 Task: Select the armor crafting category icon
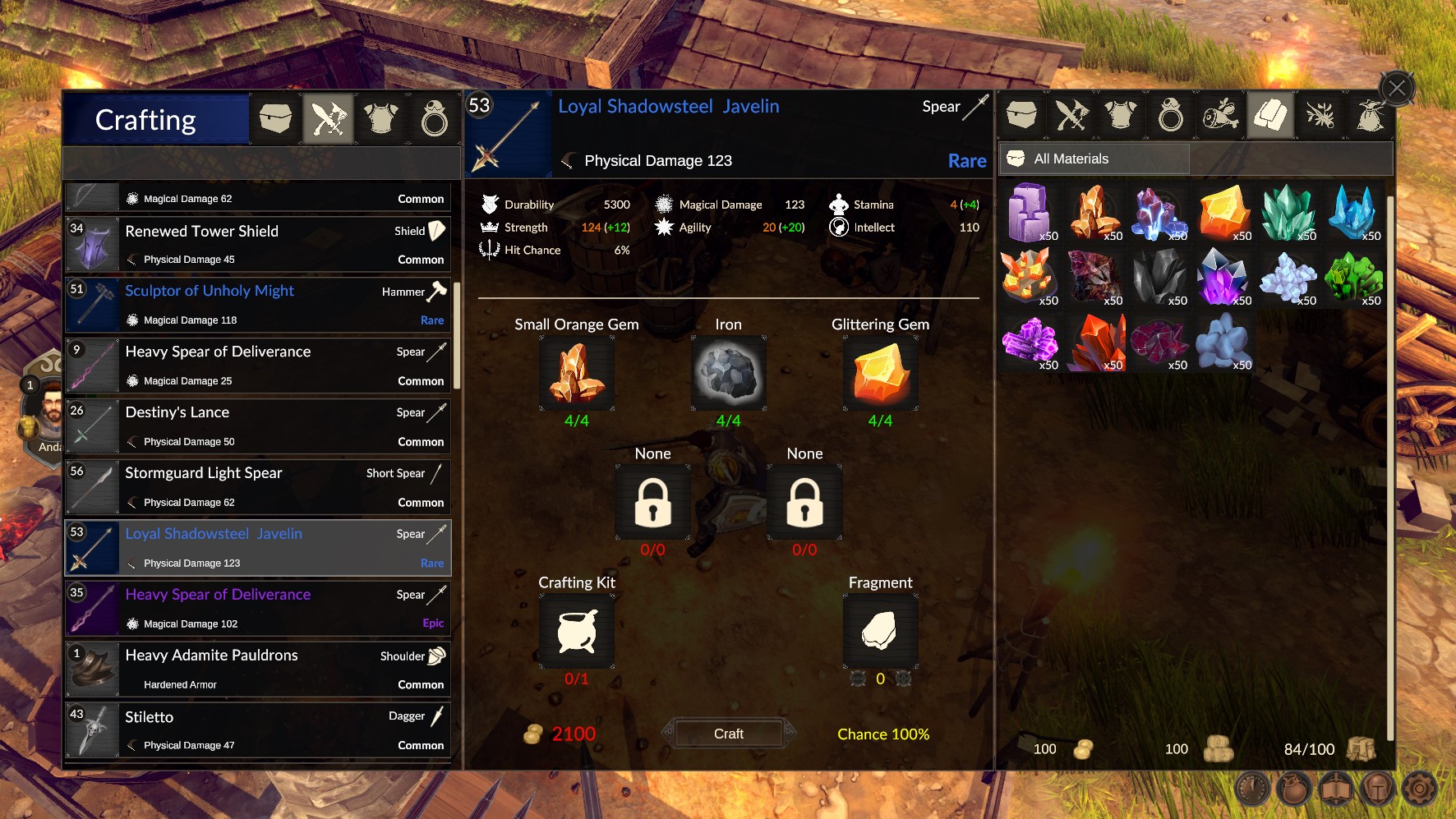pos(380,119)
